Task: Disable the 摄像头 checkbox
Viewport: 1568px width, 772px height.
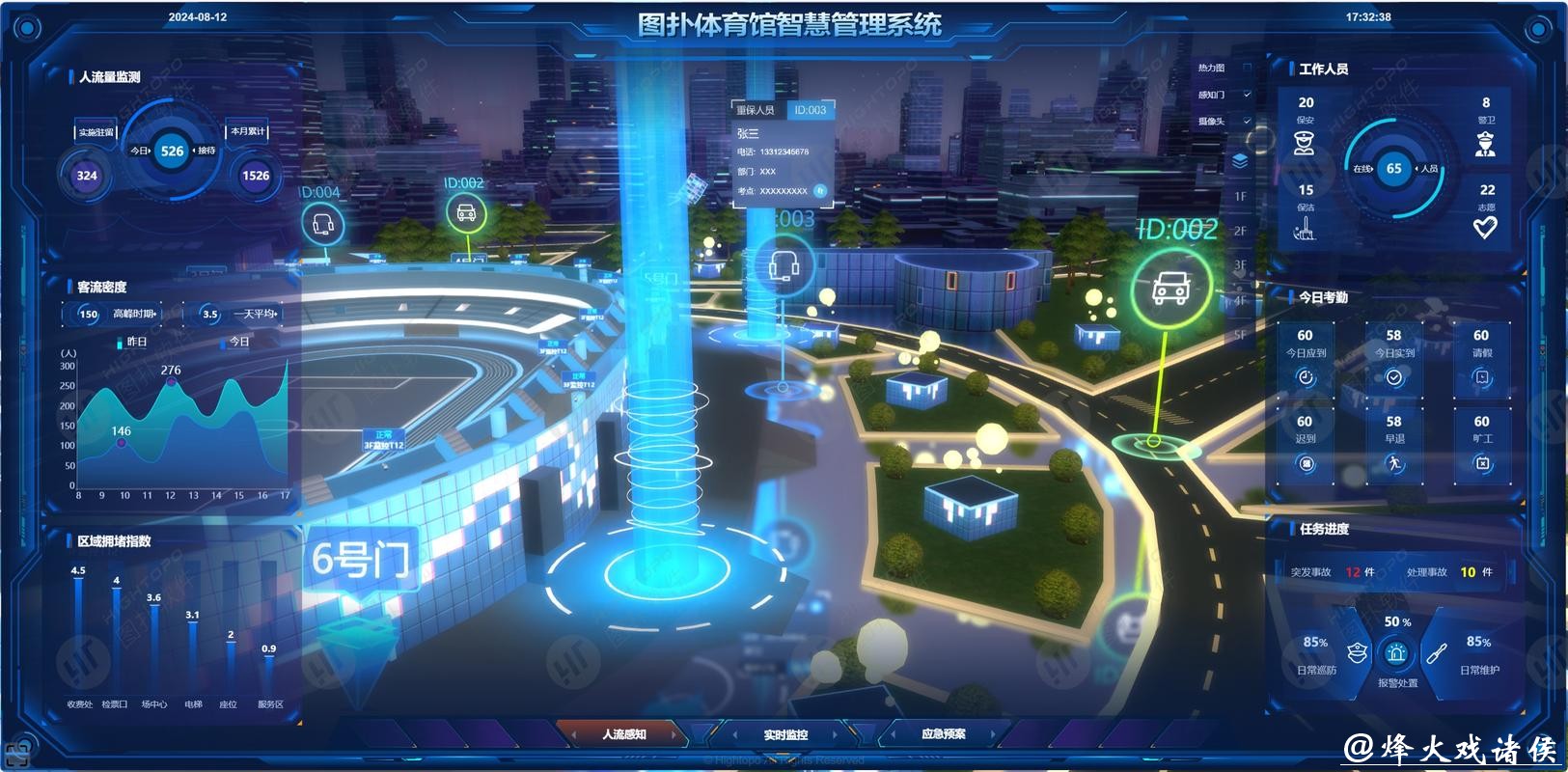Action: point(1248,121)
